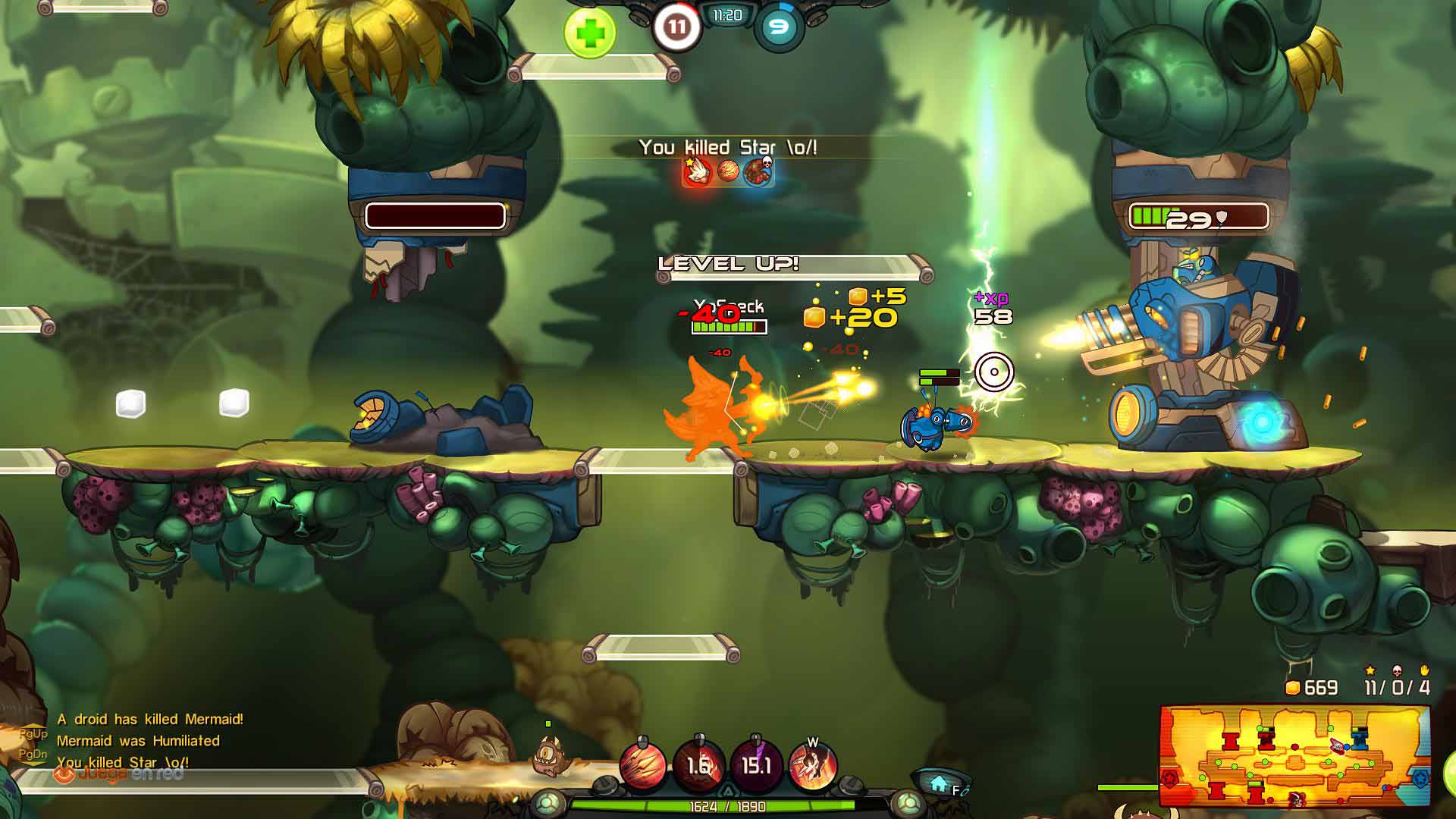The width and height of the screenshot is (1456, 819).
Task: Select the purple ability showing 15.1 cooldown
Action: 755,766
